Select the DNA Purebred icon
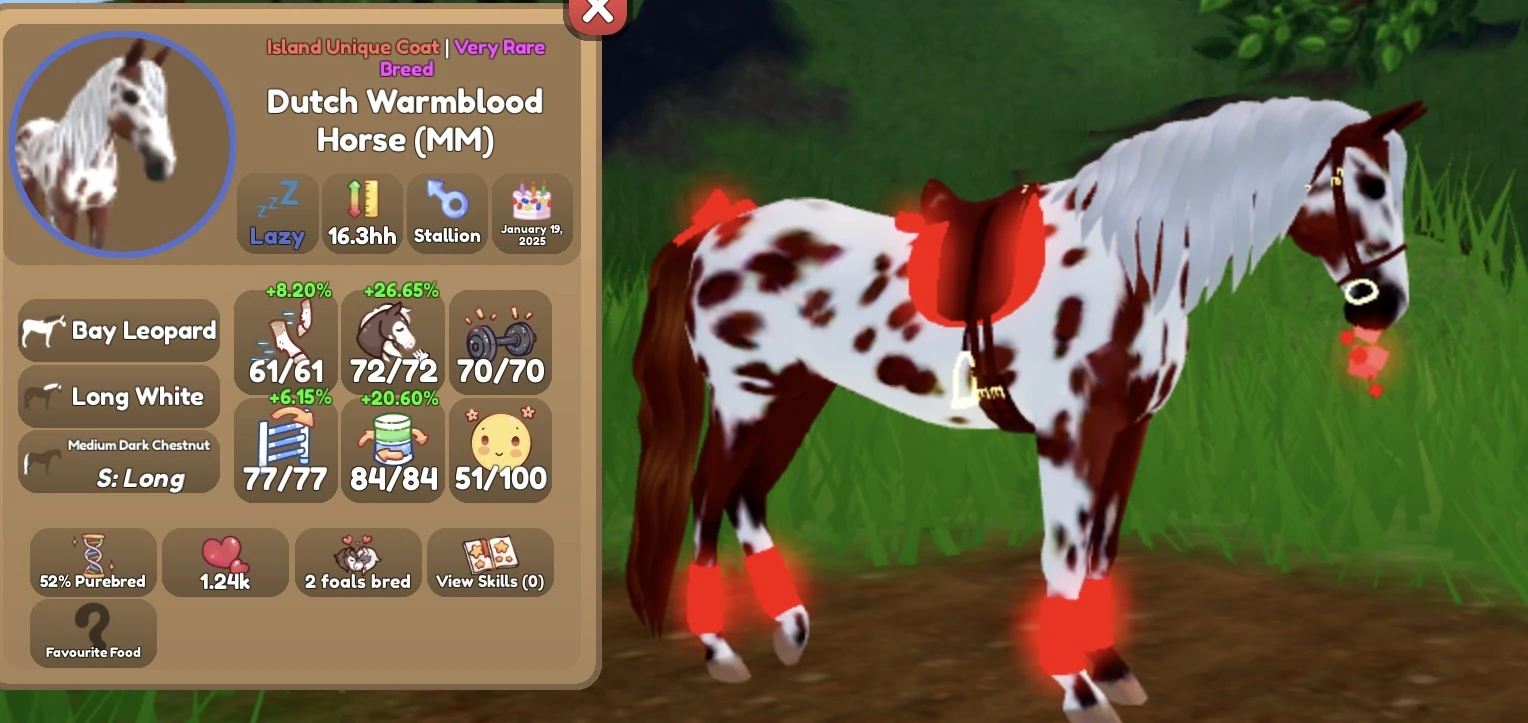1528x723 pixels. (x=92, y=562)
